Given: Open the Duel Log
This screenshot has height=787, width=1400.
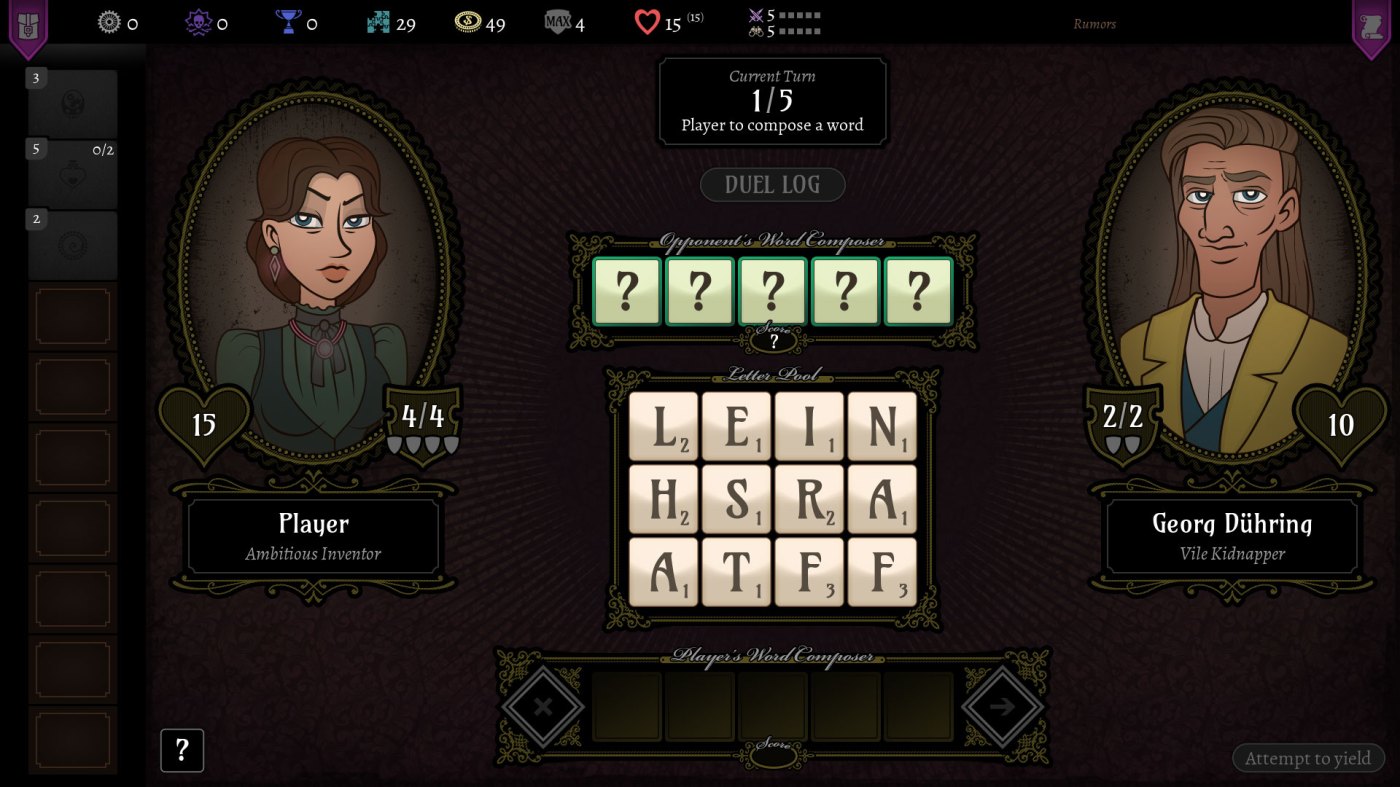Looking at the screenshot, I should tap(772, 185).
